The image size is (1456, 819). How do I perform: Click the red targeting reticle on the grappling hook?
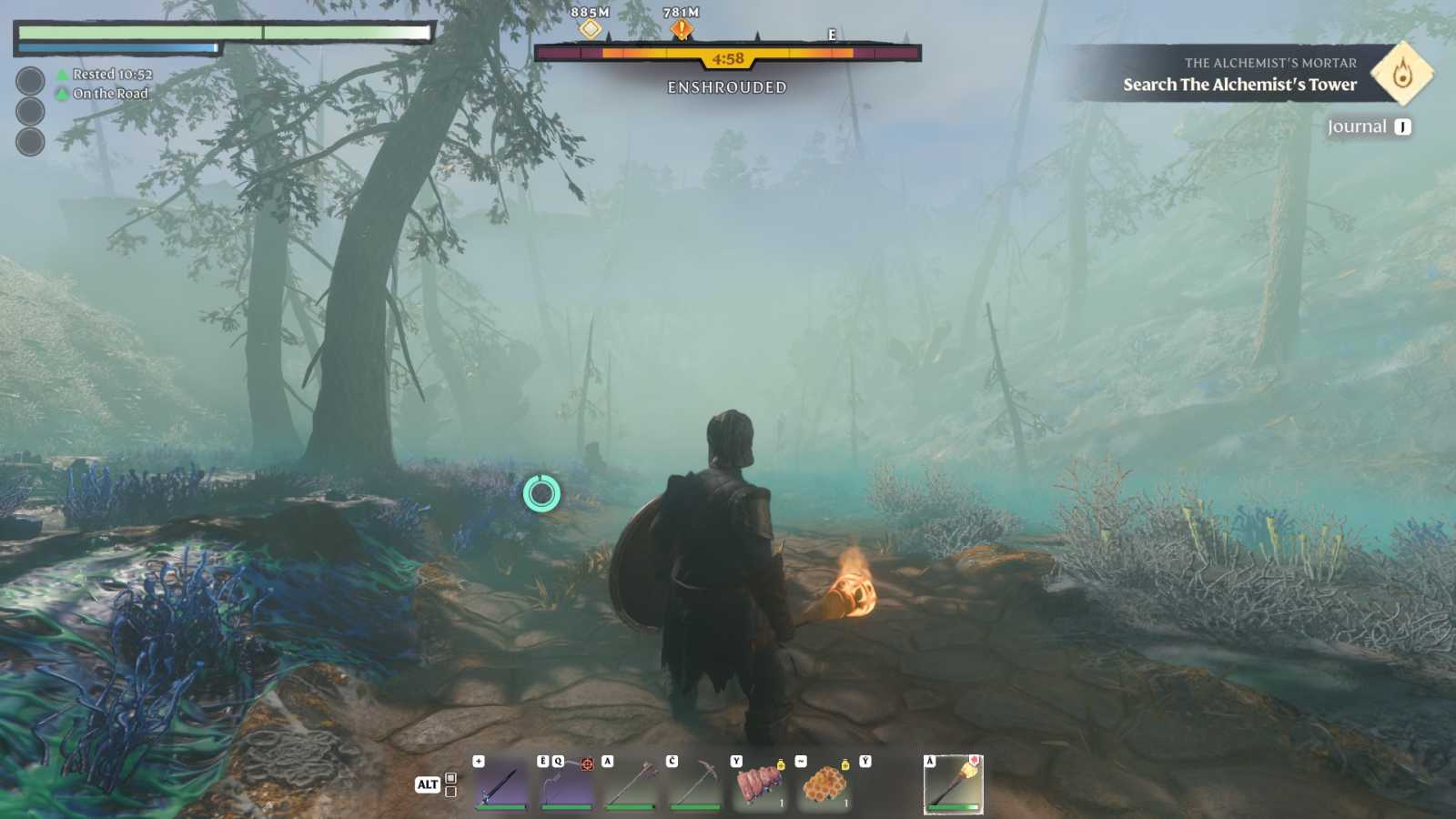(x=587, y=762)
